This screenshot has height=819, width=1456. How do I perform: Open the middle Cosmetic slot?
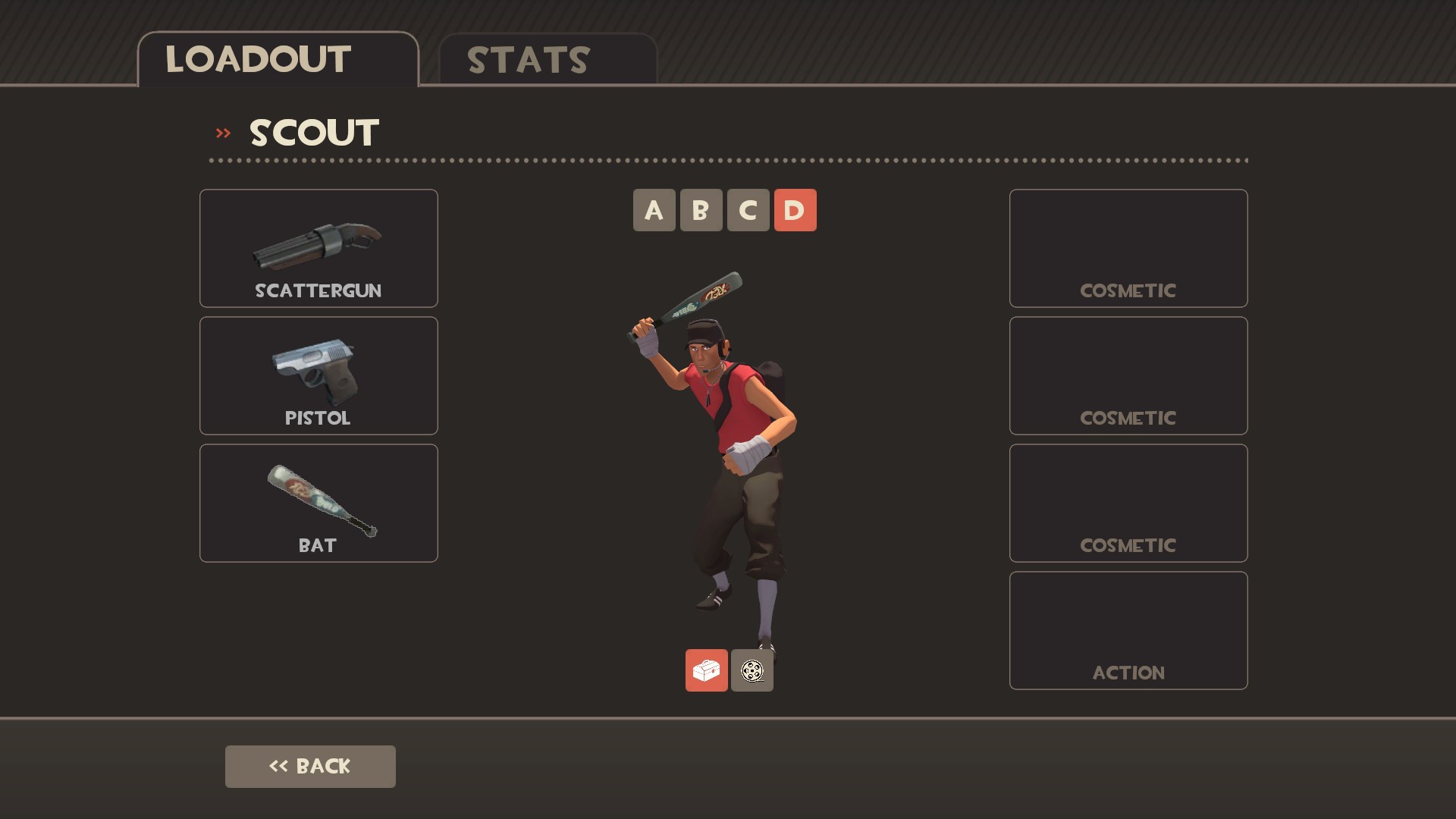pyautogui.click(x=1128, y=375)
